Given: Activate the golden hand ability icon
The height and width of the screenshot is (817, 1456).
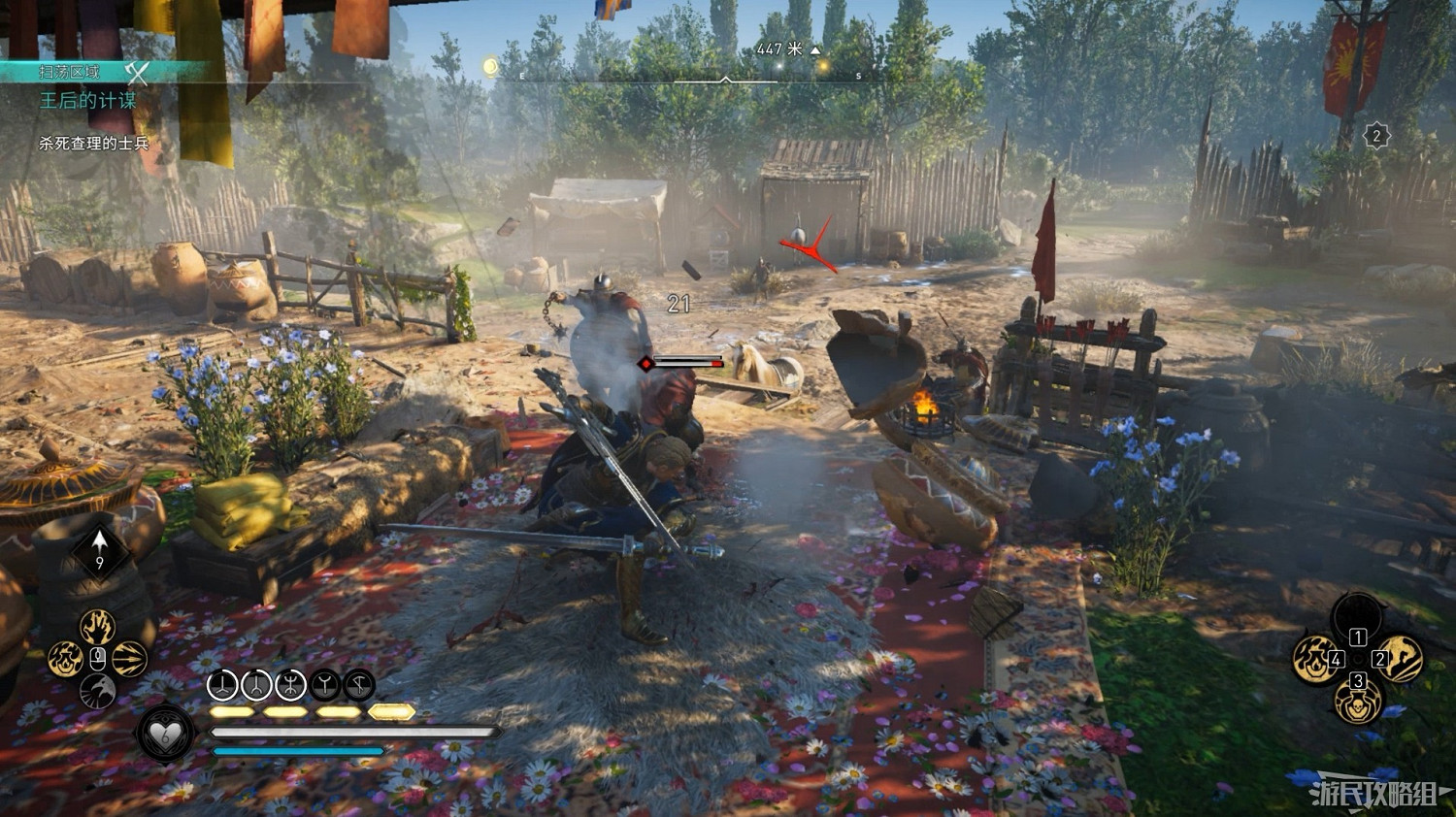Looking at the screenshot, I should pyautogui.click(x=97, y=628).
